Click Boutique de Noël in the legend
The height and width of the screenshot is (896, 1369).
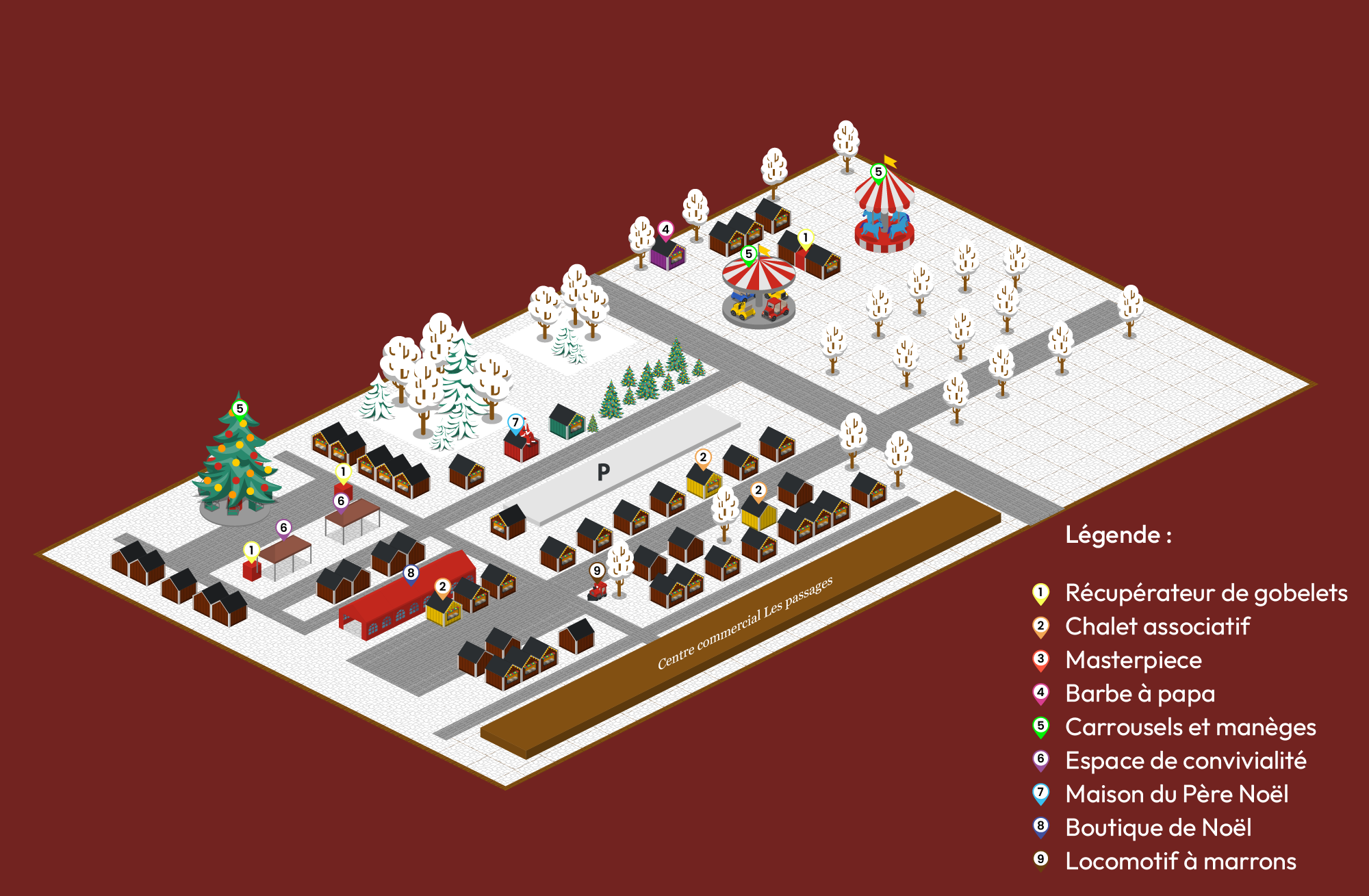pyautogui.click(x=1158, y=828)
